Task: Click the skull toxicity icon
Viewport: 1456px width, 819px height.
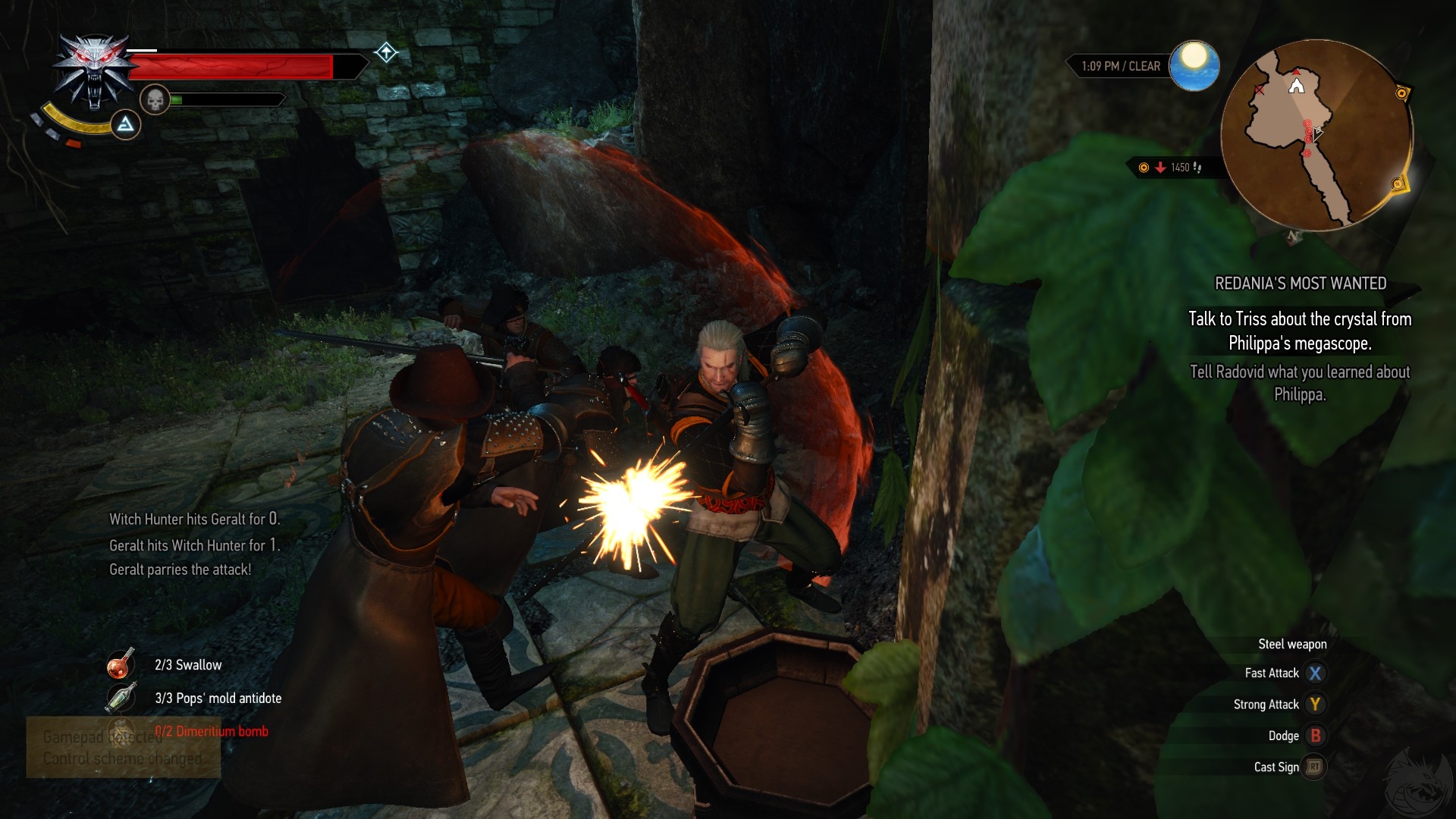Action: (x=155, y=99)
